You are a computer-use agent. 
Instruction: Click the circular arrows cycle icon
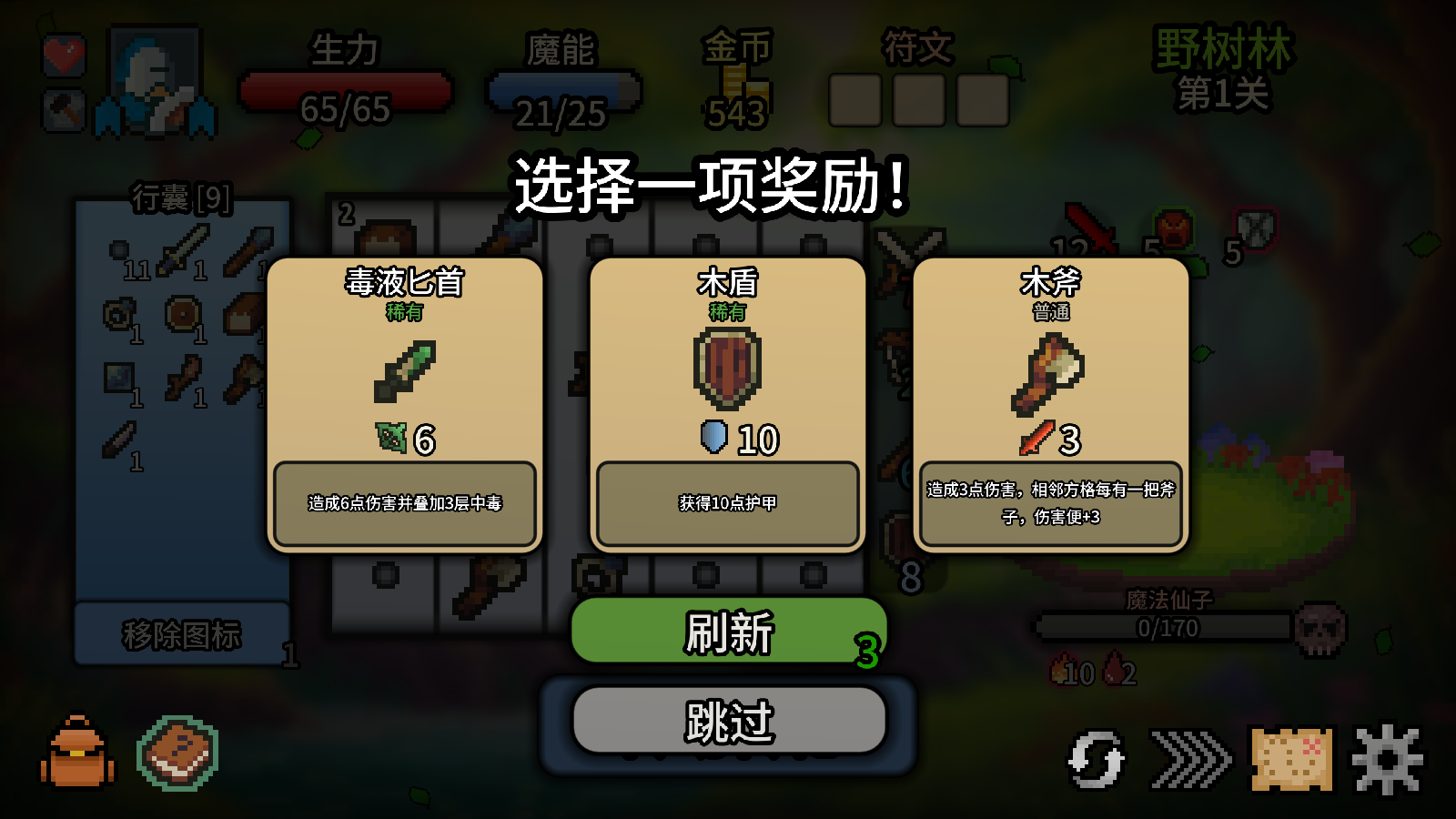(1096, 759)
